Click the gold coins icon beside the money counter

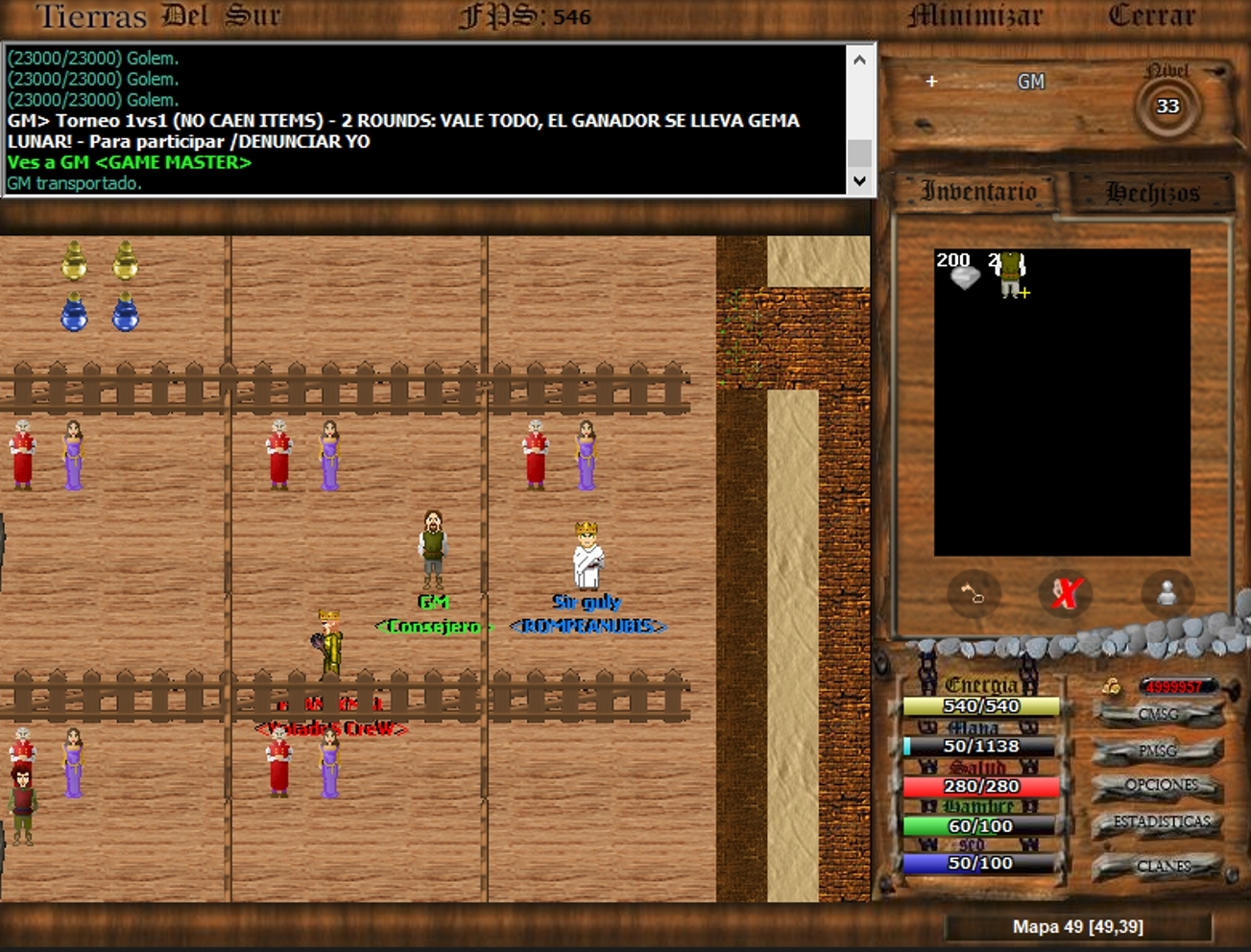tap(1114, 685)
